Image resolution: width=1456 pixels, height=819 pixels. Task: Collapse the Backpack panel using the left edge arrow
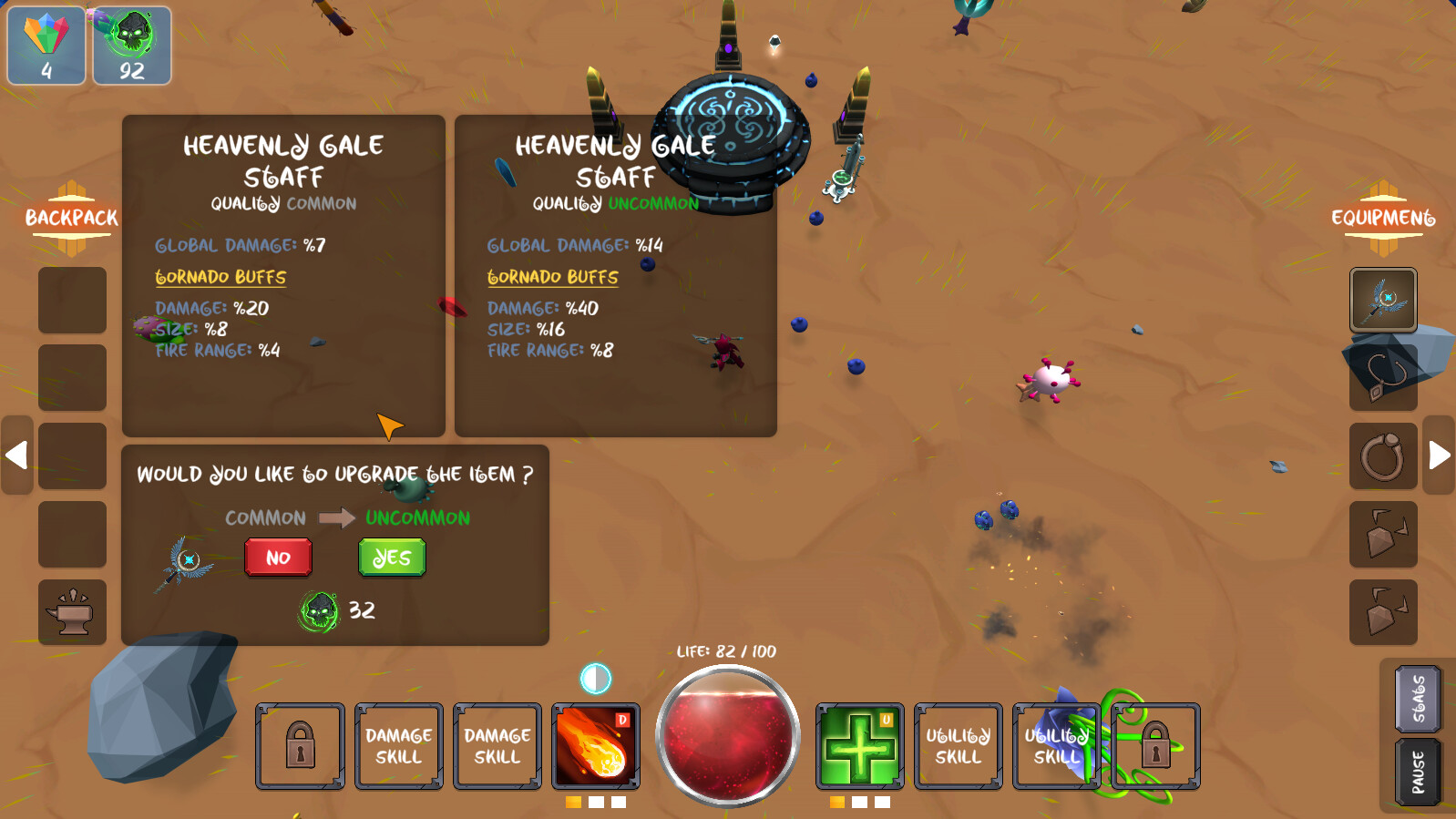tap(15, 456)
